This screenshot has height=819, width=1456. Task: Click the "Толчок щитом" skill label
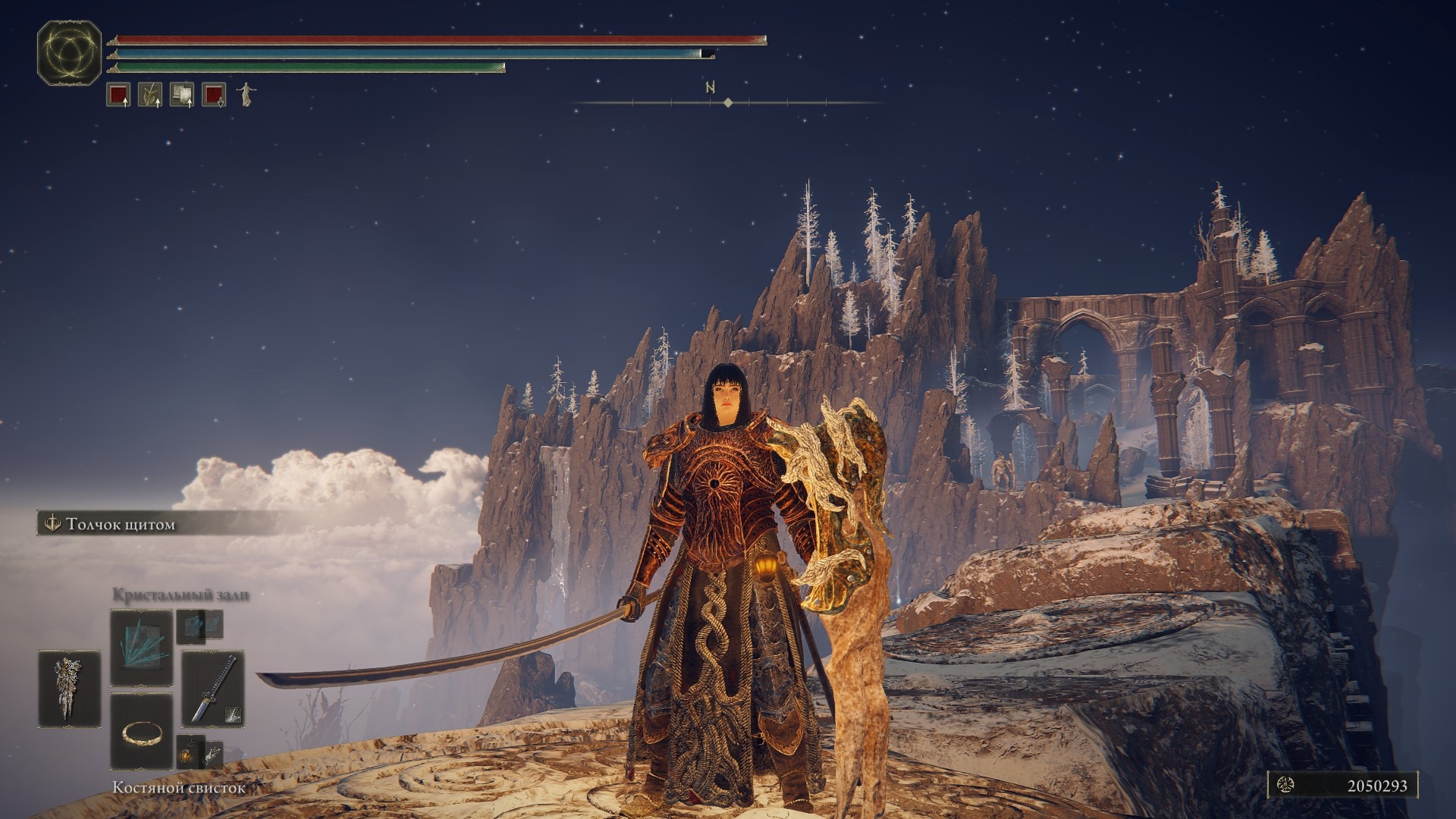120,524
